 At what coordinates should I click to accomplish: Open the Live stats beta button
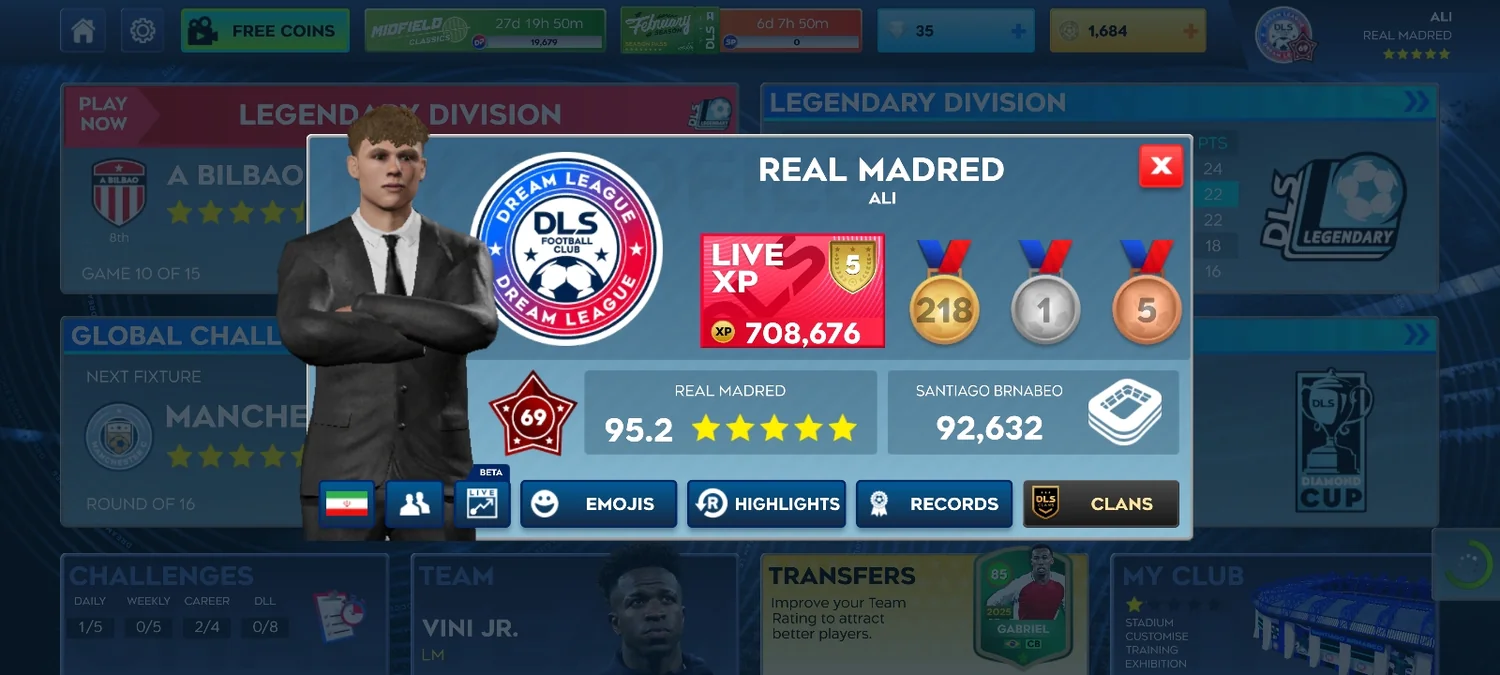pos(482,503)
